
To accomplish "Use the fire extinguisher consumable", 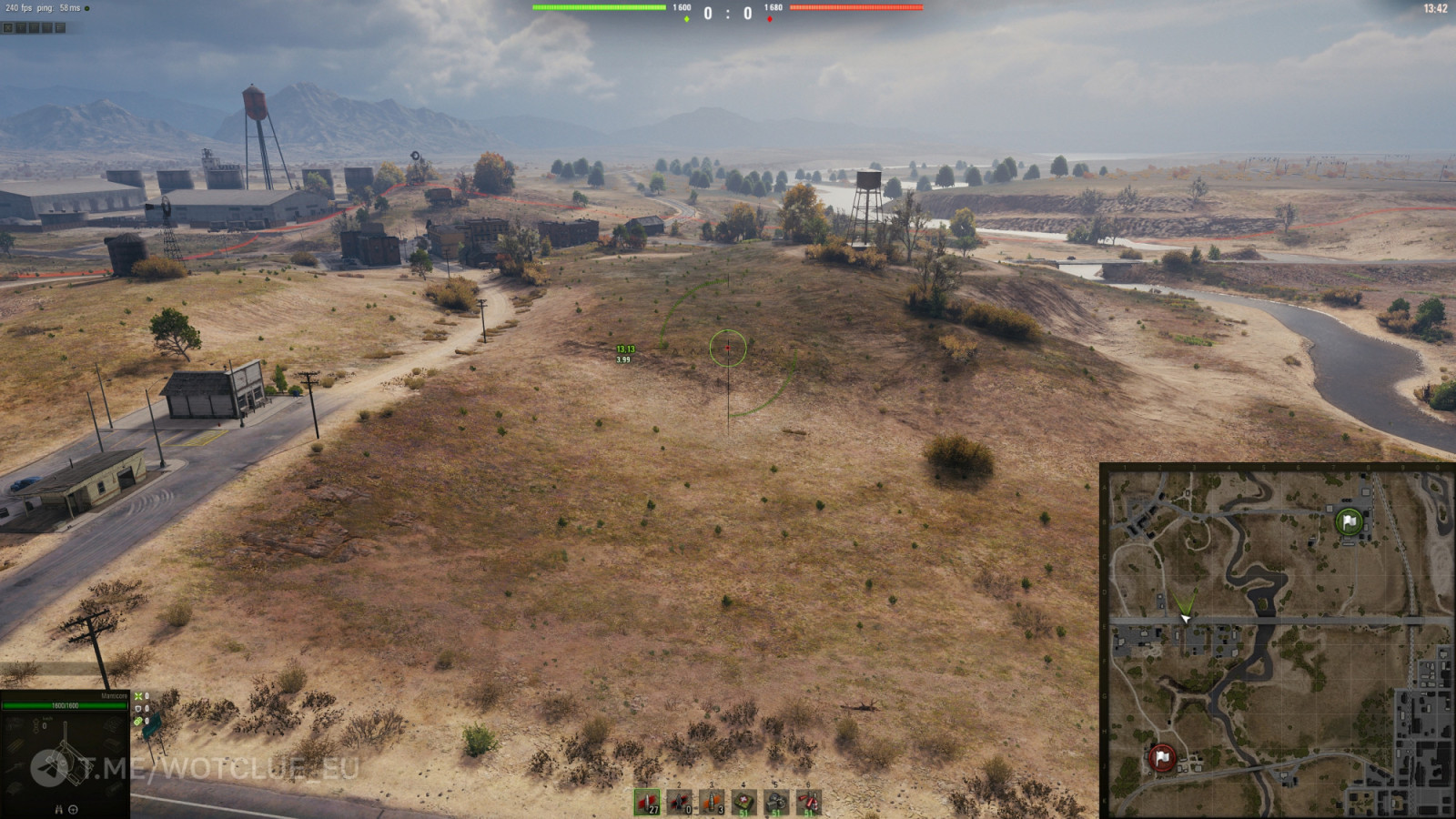I will 808,803.
